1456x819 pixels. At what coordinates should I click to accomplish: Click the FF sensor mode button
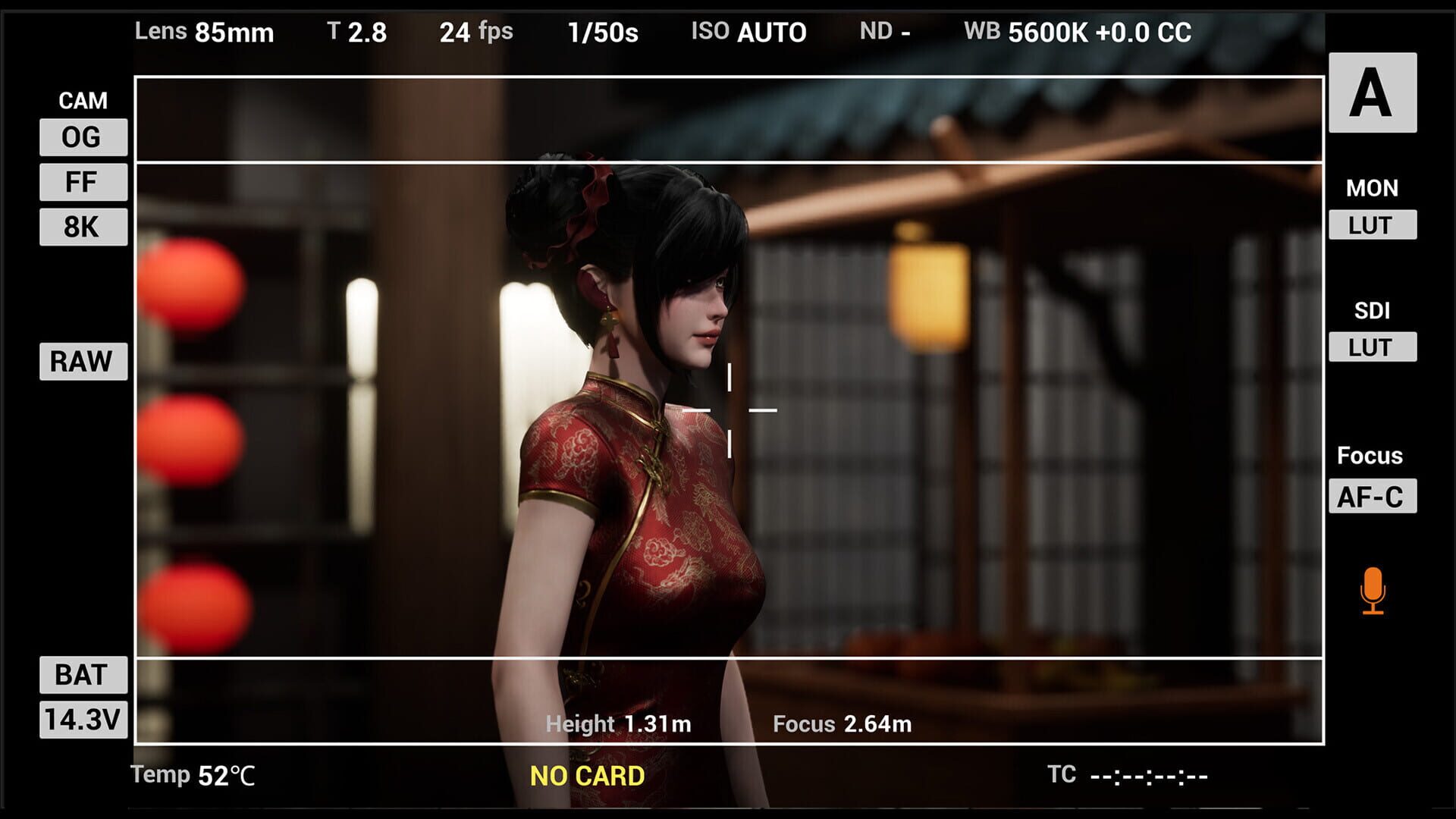(x=83, y=181)
